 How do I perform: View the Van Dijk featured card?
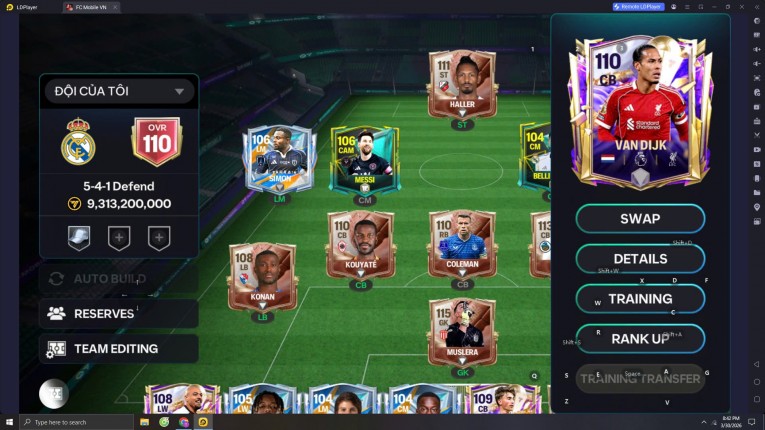[x=640, y=112]
